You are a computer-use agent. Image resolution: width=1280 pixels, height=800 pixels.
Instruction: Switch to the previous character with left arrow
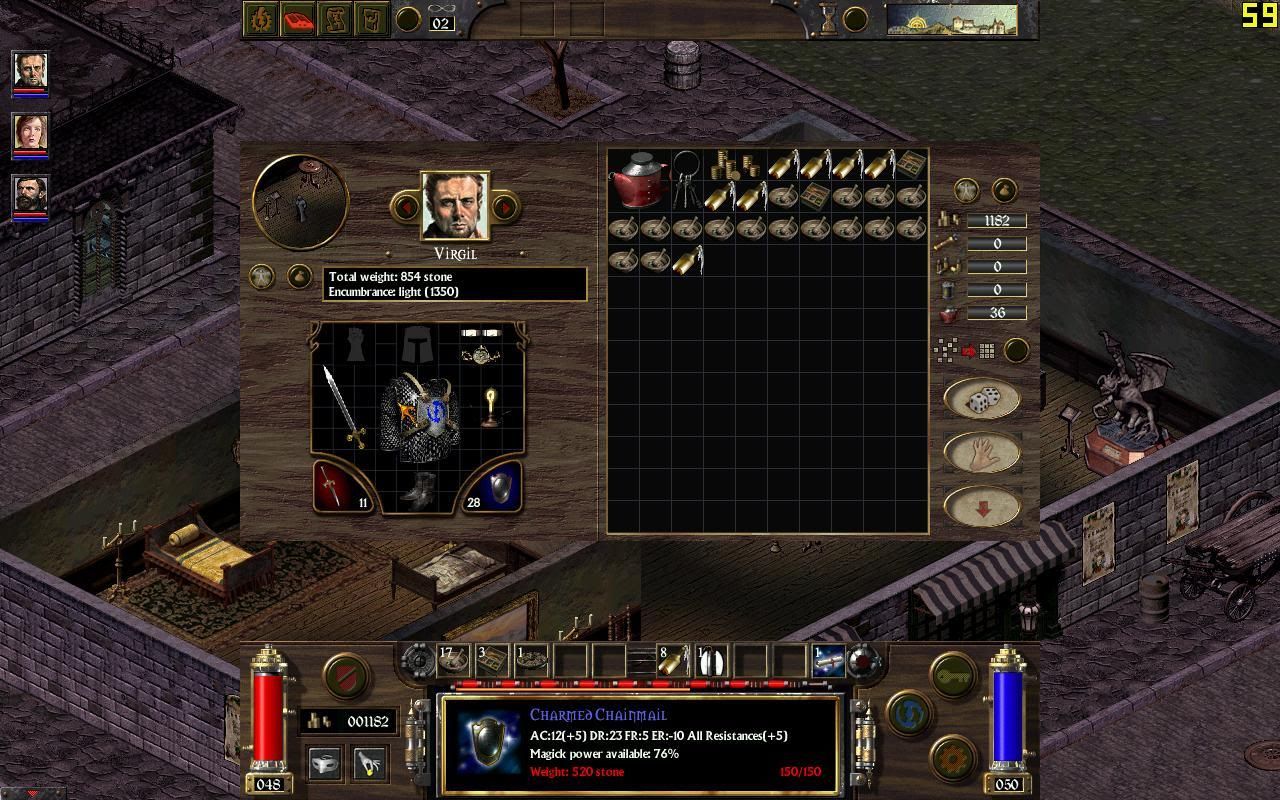[x=406, y=207]
